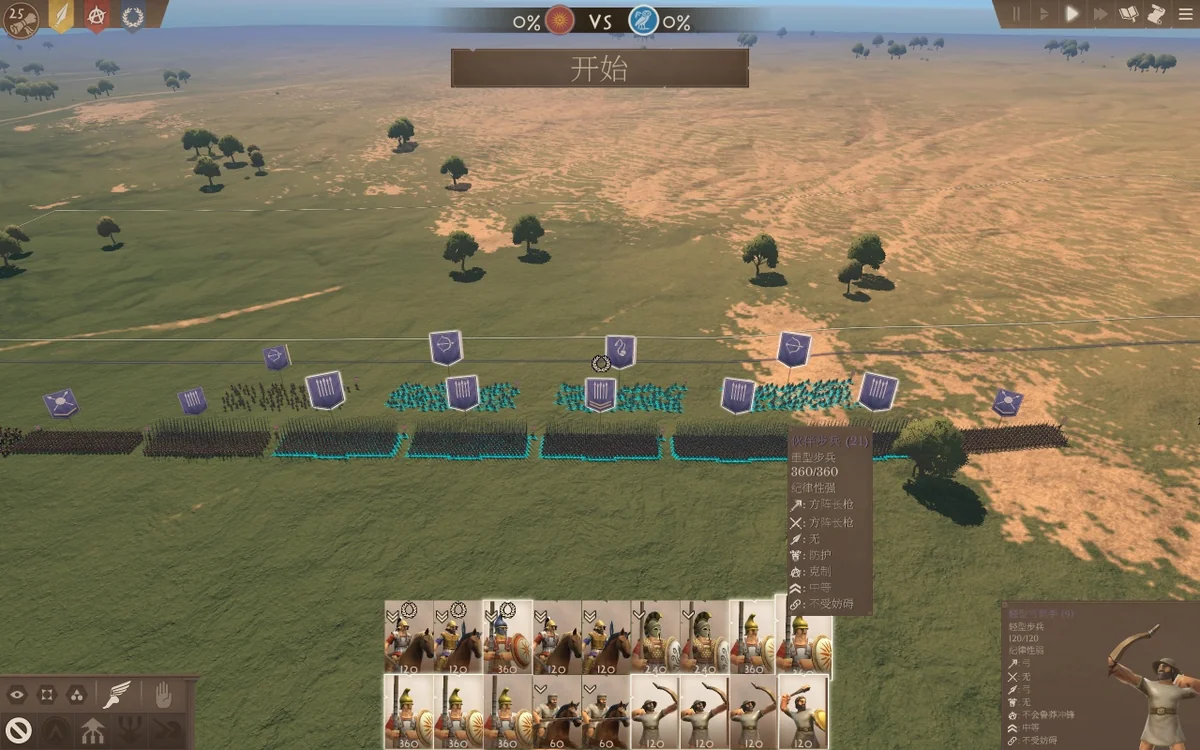Activate the winged foot run order
The width and height of the screenshot is (1200, 750).
click(118, 694)
